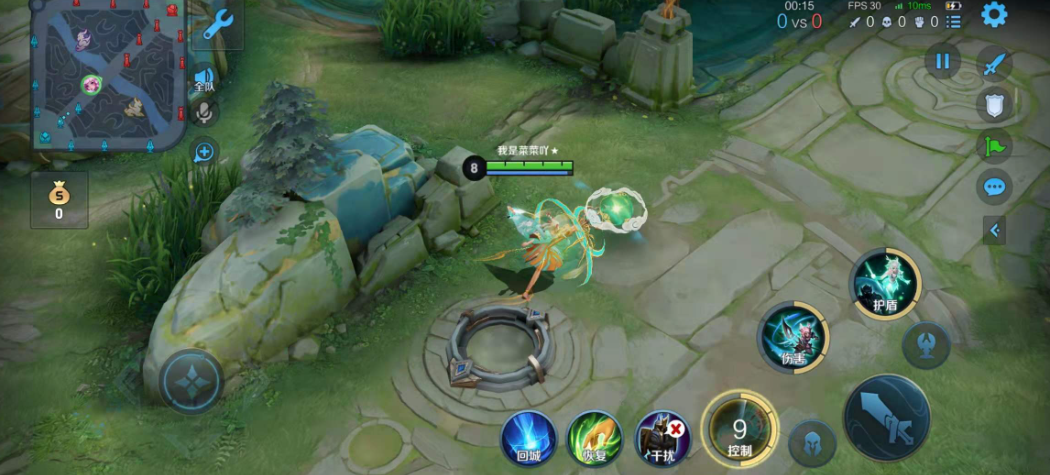1050x475 pixels.
Task: Send the green flag signal
Action: click(994, 146)
